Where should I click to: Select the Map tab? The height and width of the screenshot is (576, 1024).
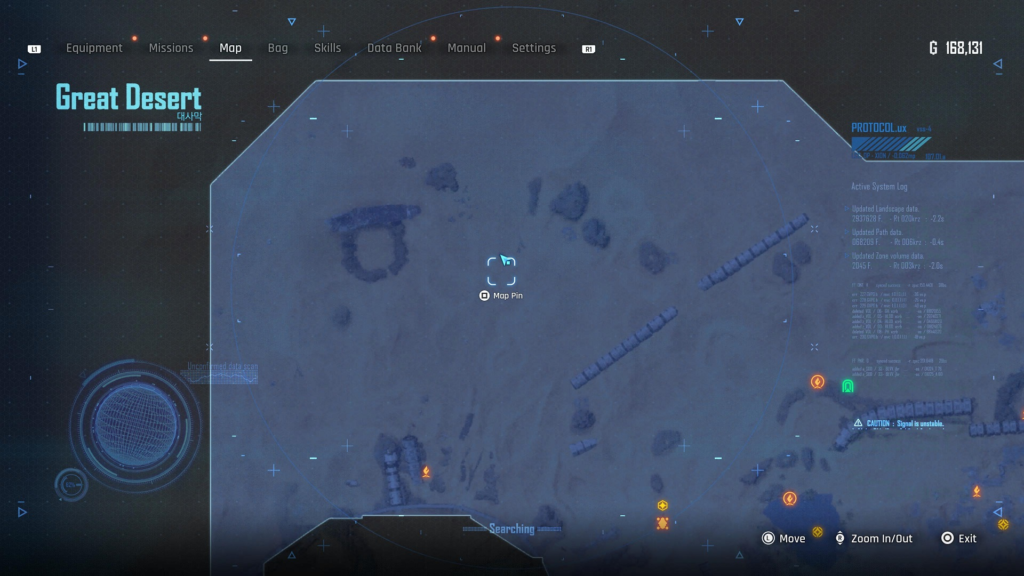(x=230, y=48)
